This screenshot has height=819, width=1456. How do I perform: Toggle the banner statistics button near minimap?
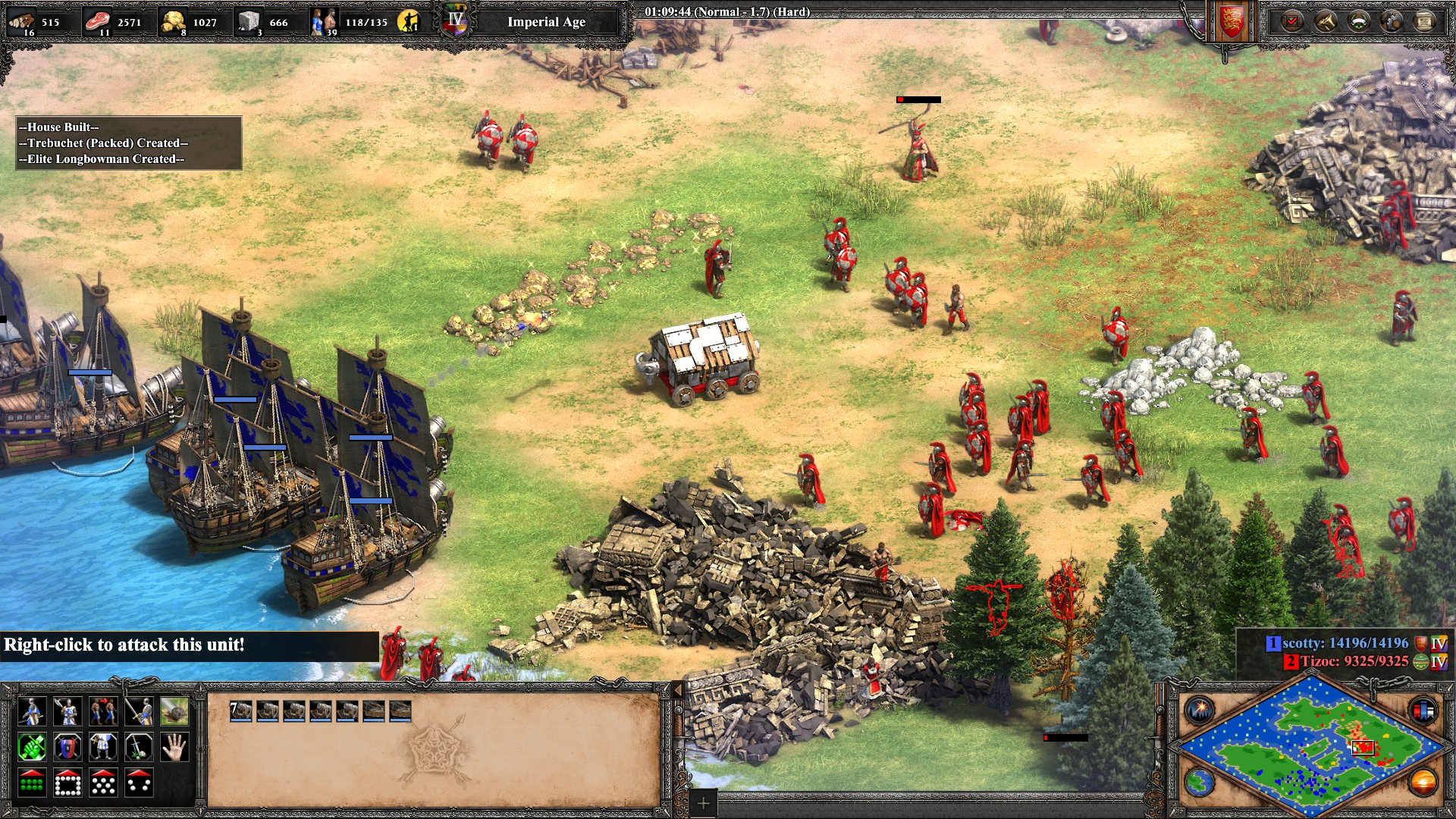[1423, 711]
